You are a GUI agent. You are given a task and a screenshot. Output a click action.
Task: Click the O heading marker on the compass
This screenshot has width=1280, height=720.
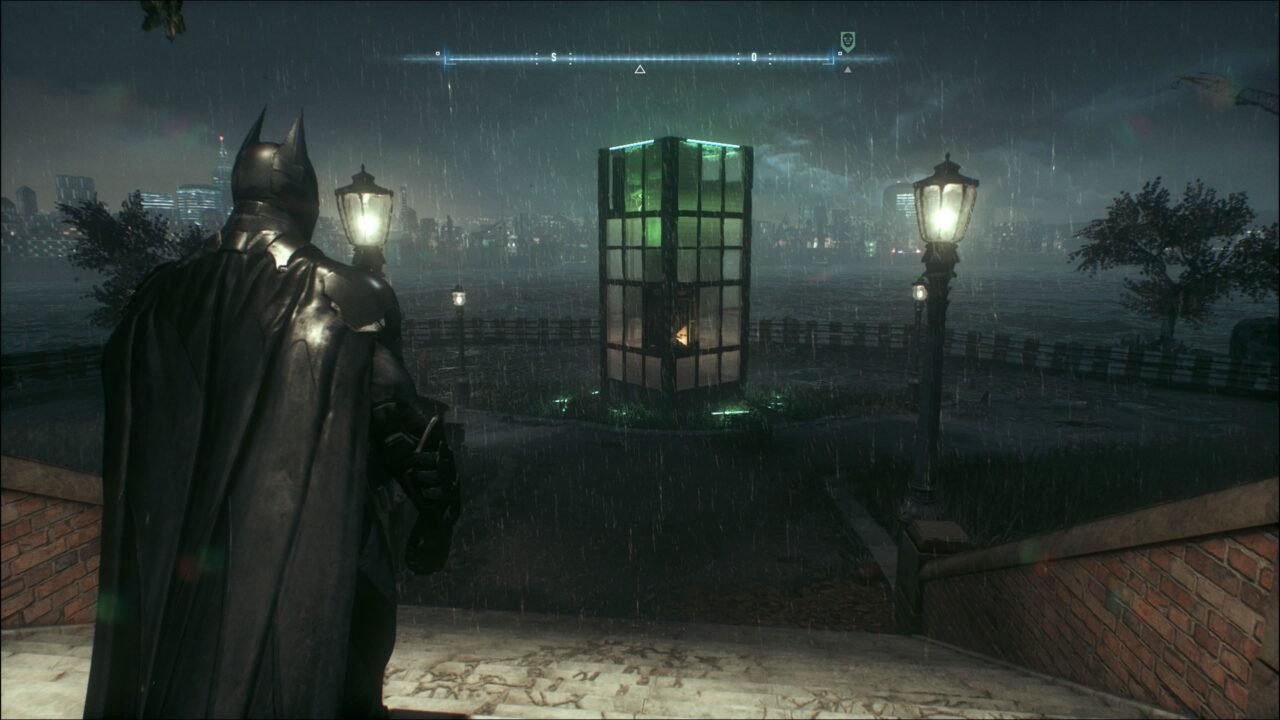[x=754, y=56]
